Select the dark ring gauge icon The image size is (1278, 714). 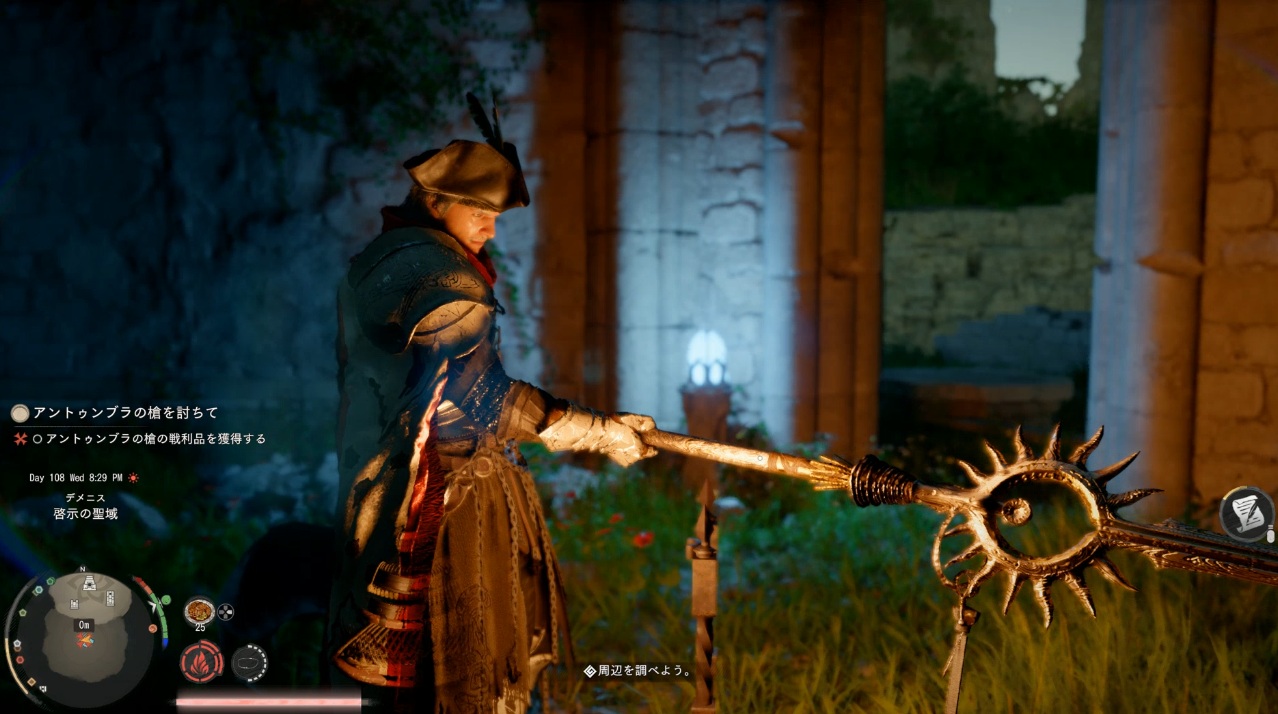(249, 662)
